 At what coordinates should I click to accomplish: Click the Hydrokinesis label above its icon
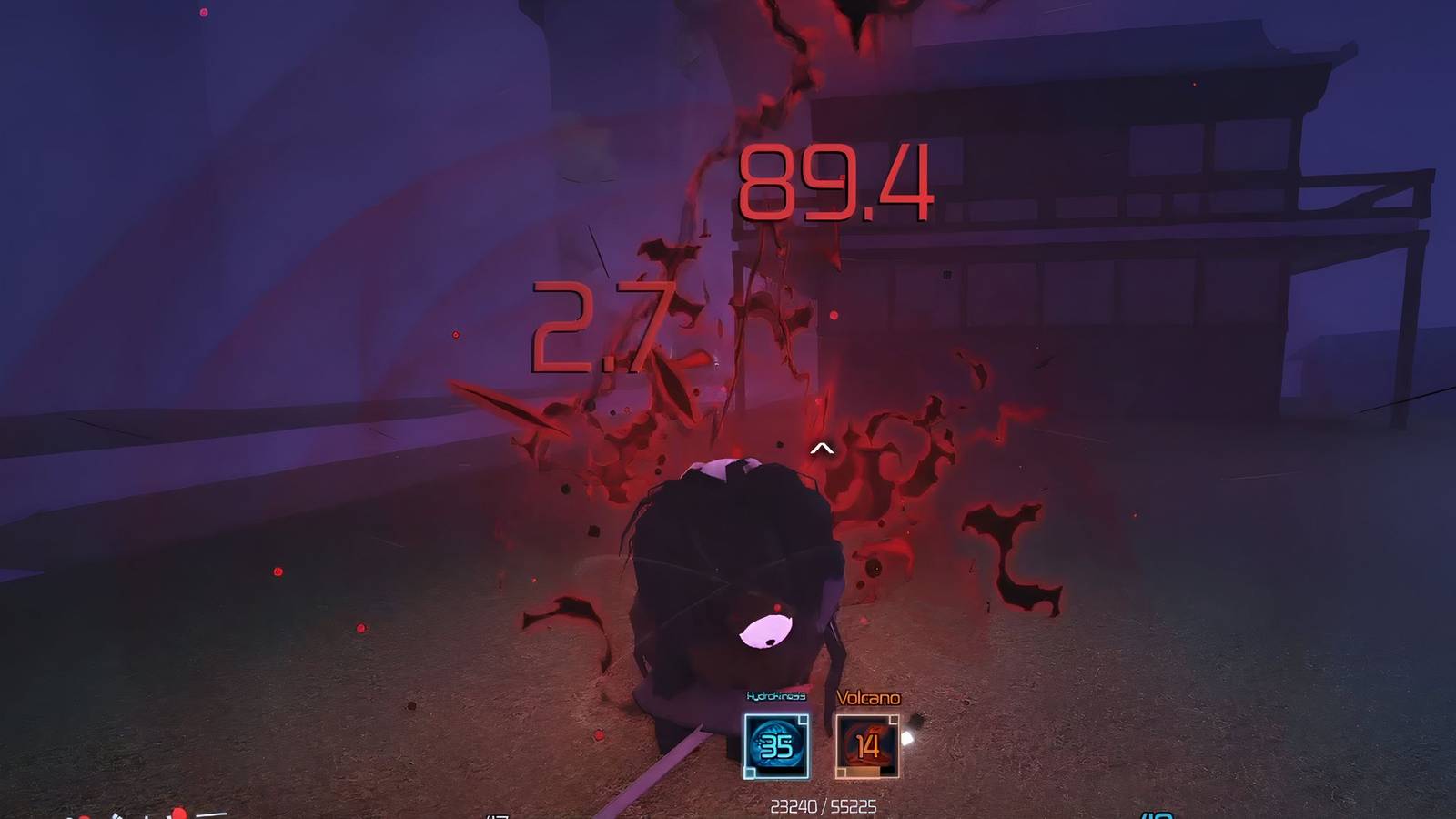[776, 696]
